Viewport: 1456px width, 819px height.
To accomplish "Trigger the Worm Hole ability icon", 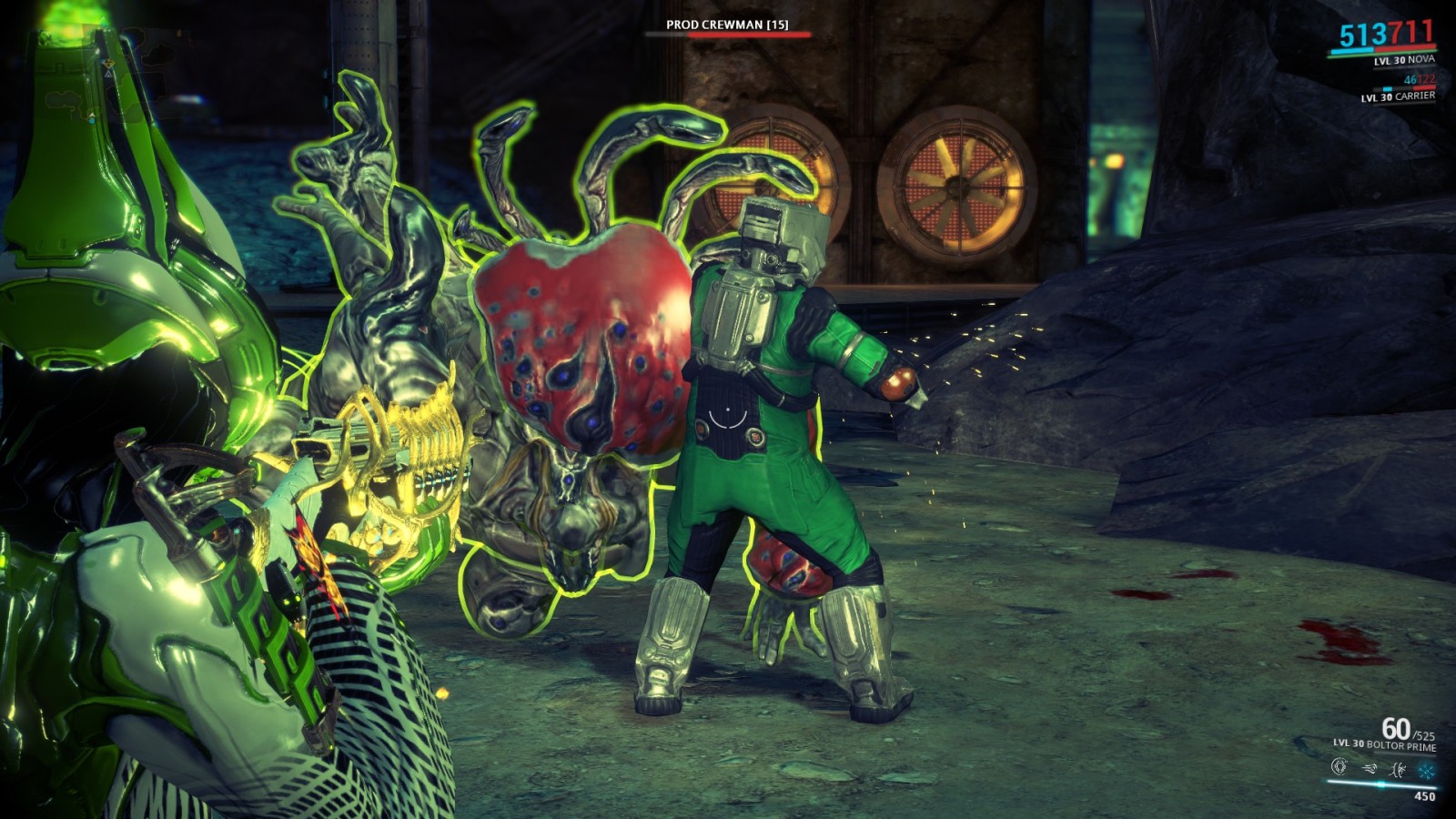I will coord(1398,770).
